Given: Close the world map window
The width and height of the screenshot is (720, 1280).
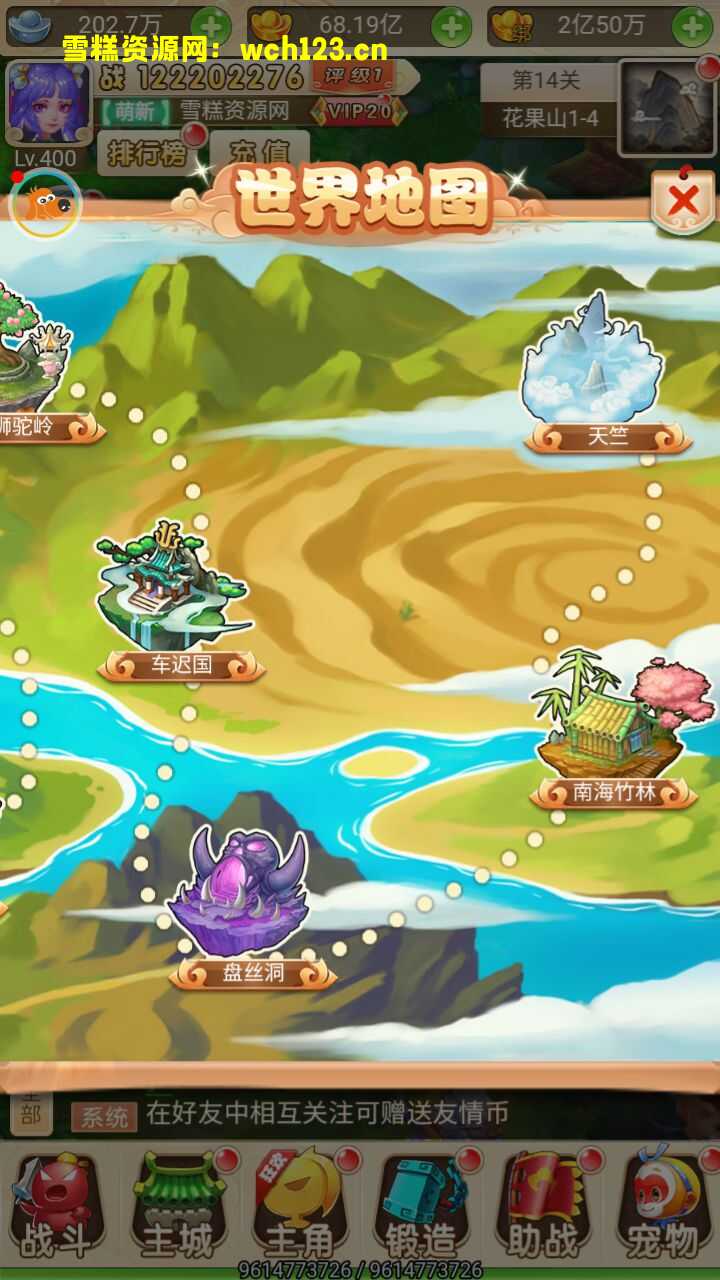Looking at the screenshot, I should click(683, 202).
